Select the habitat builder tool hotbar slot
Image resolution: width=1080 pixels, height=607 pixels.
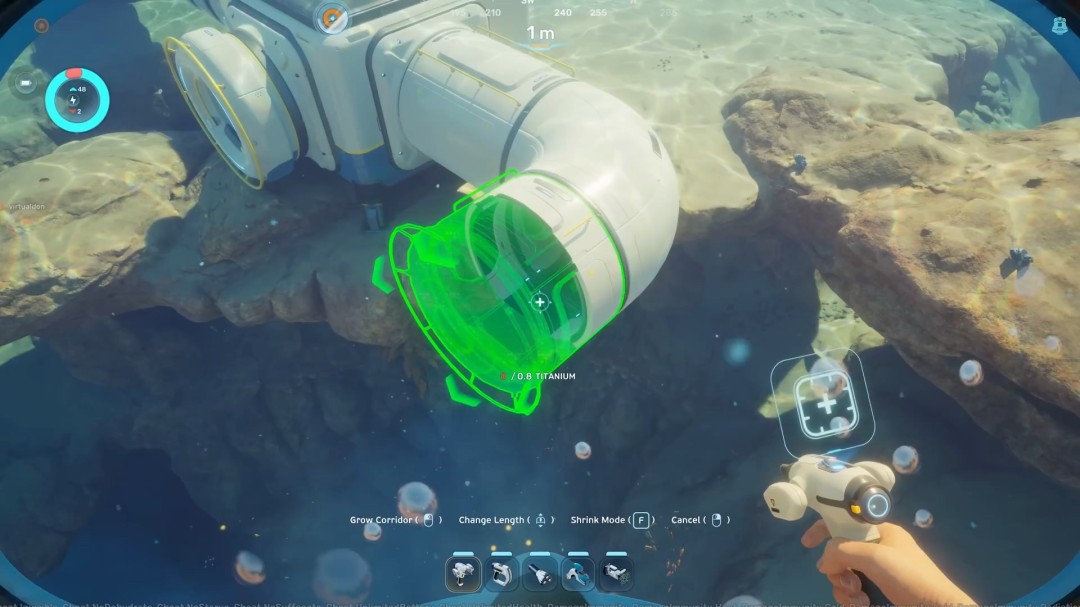point(464,573)
